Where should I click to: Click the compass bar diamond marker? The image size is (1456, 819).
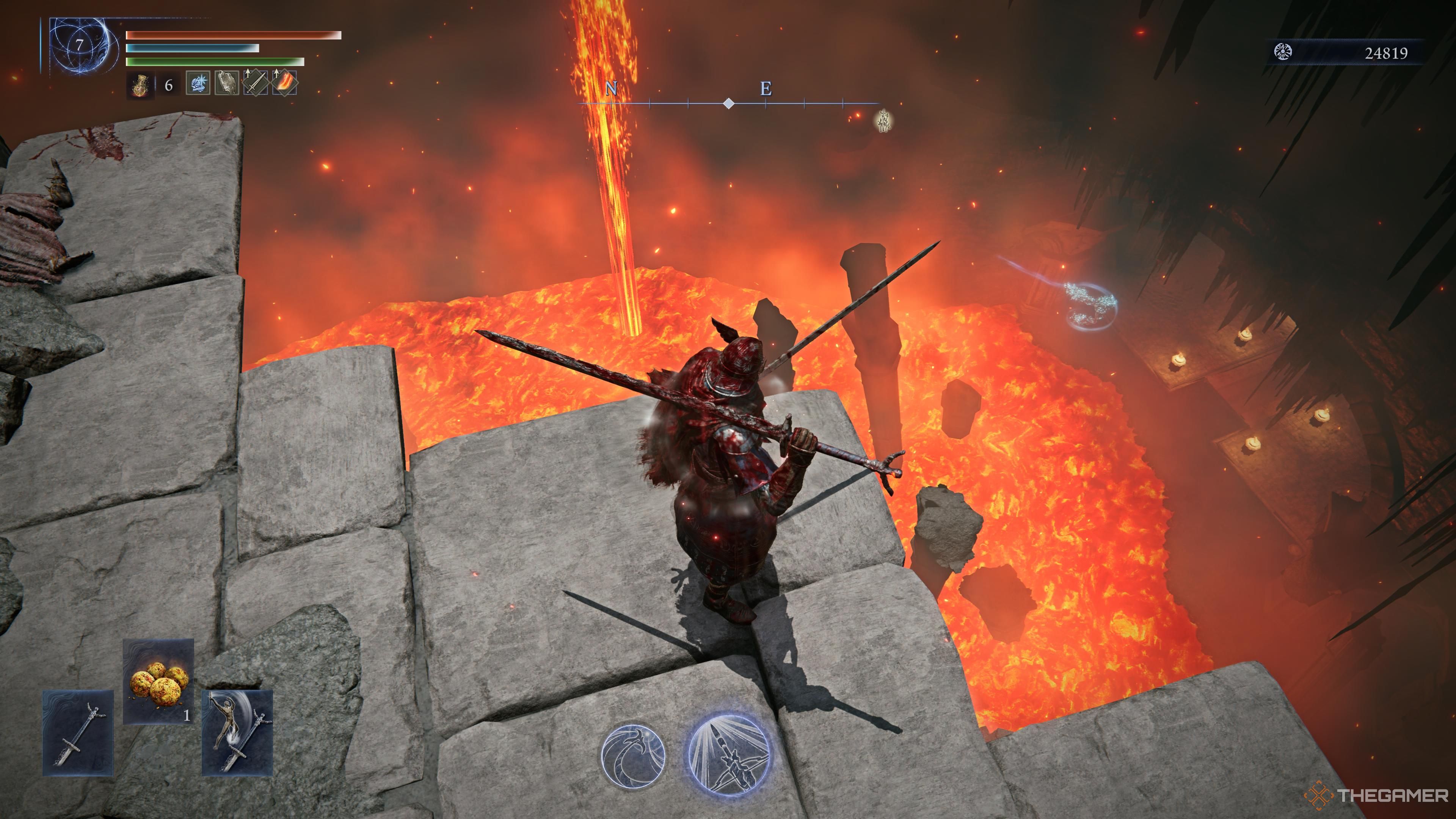pos(729,104)
